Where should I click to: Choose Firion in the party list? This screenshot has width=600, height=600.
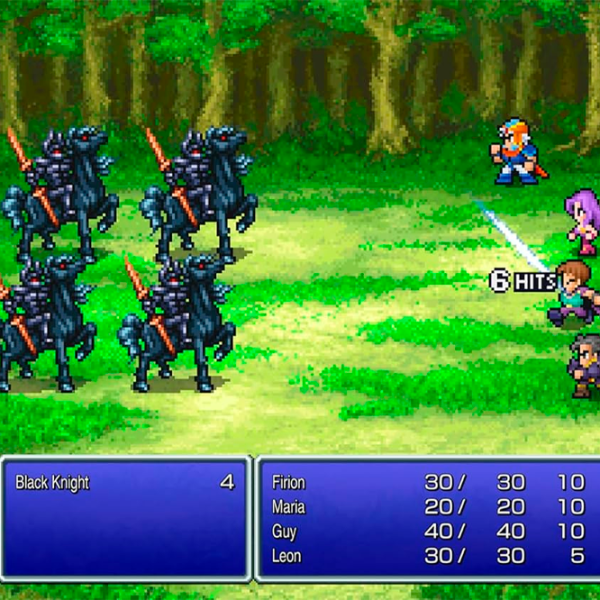[x=289, y=483]
